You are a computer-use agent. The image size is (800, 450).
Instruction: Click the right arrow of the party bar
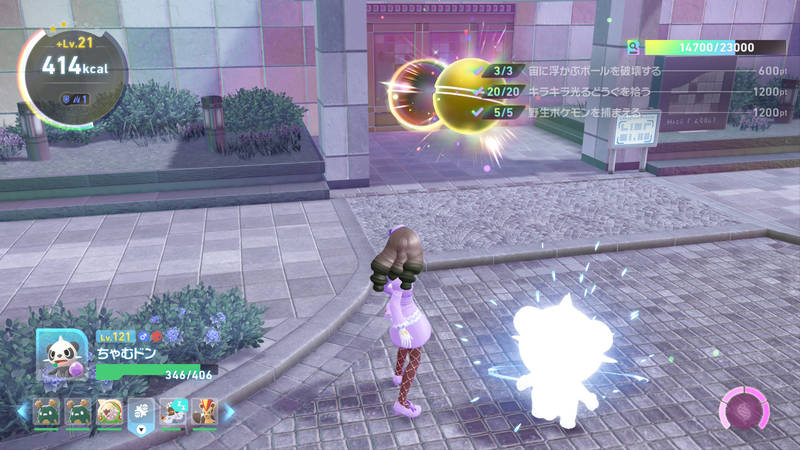coord(228,410)
